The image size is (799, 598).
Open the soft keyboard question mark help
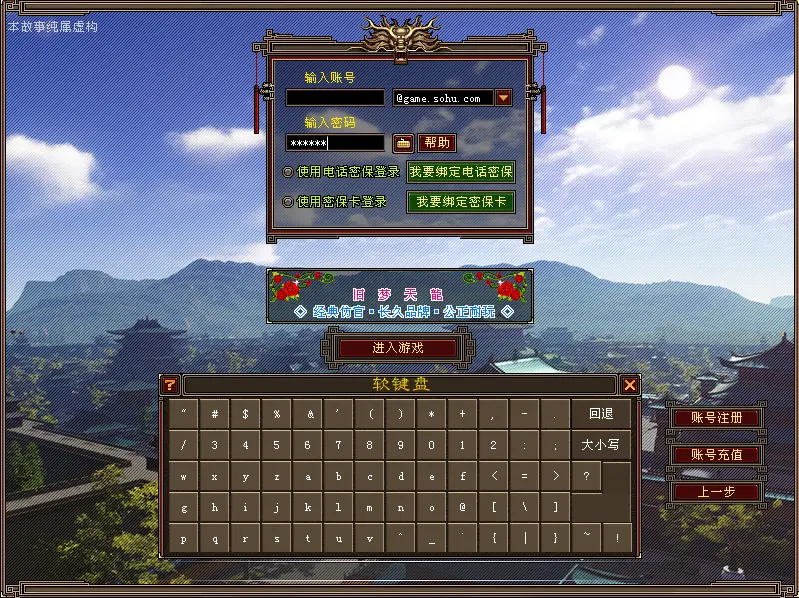pyautogui.click(x=170, y=385)
